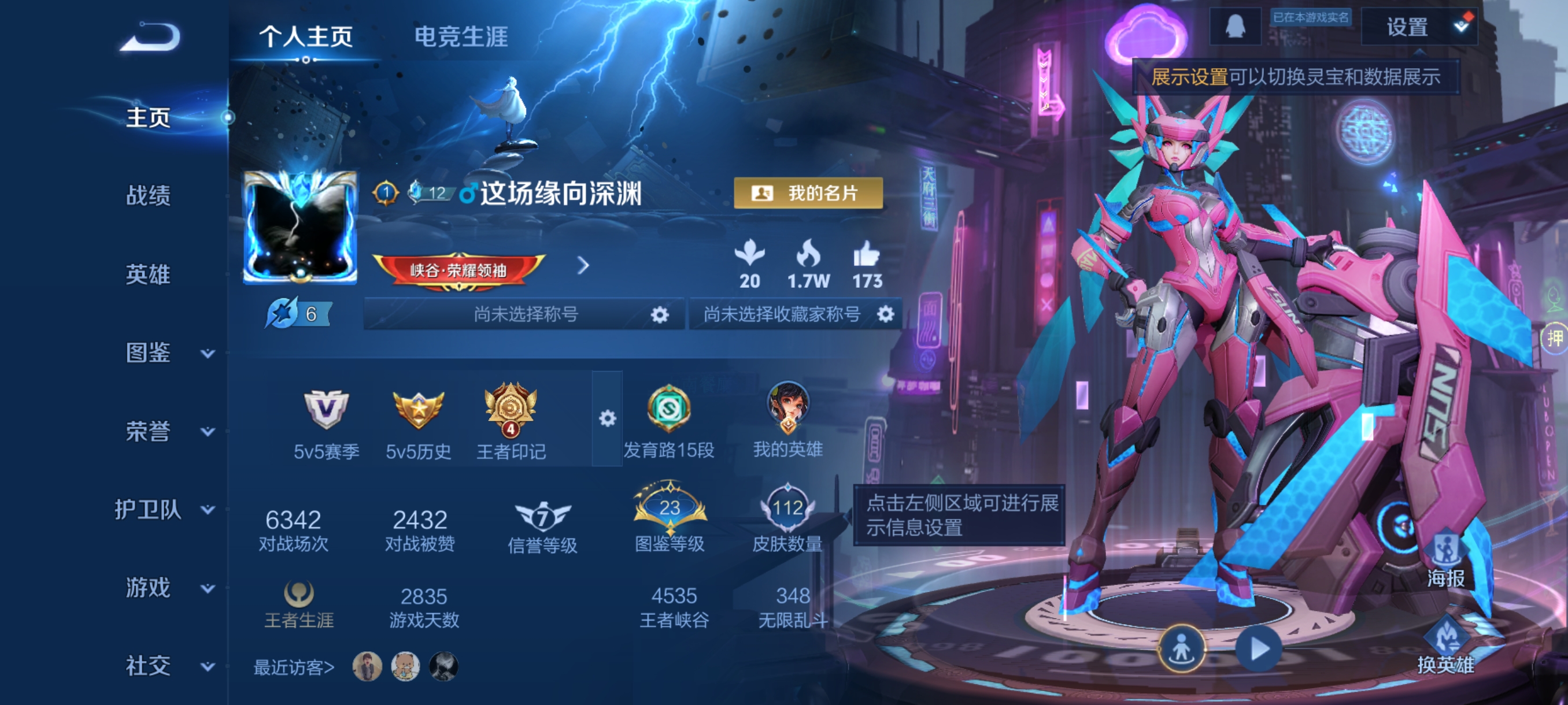The width and height of the screenshot is (1568, 705).
Task: Open the 设置 settings dropdown
Action: click(1418, 27)
